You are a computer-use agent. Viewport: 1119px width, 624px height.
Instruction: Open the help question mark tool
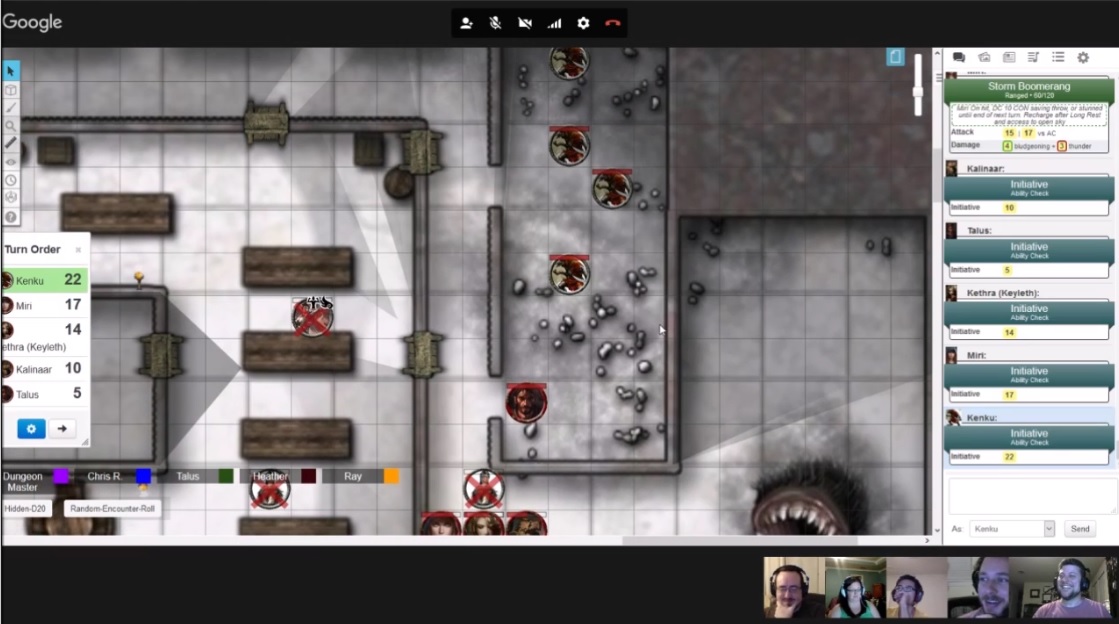(x=11, y=217)
